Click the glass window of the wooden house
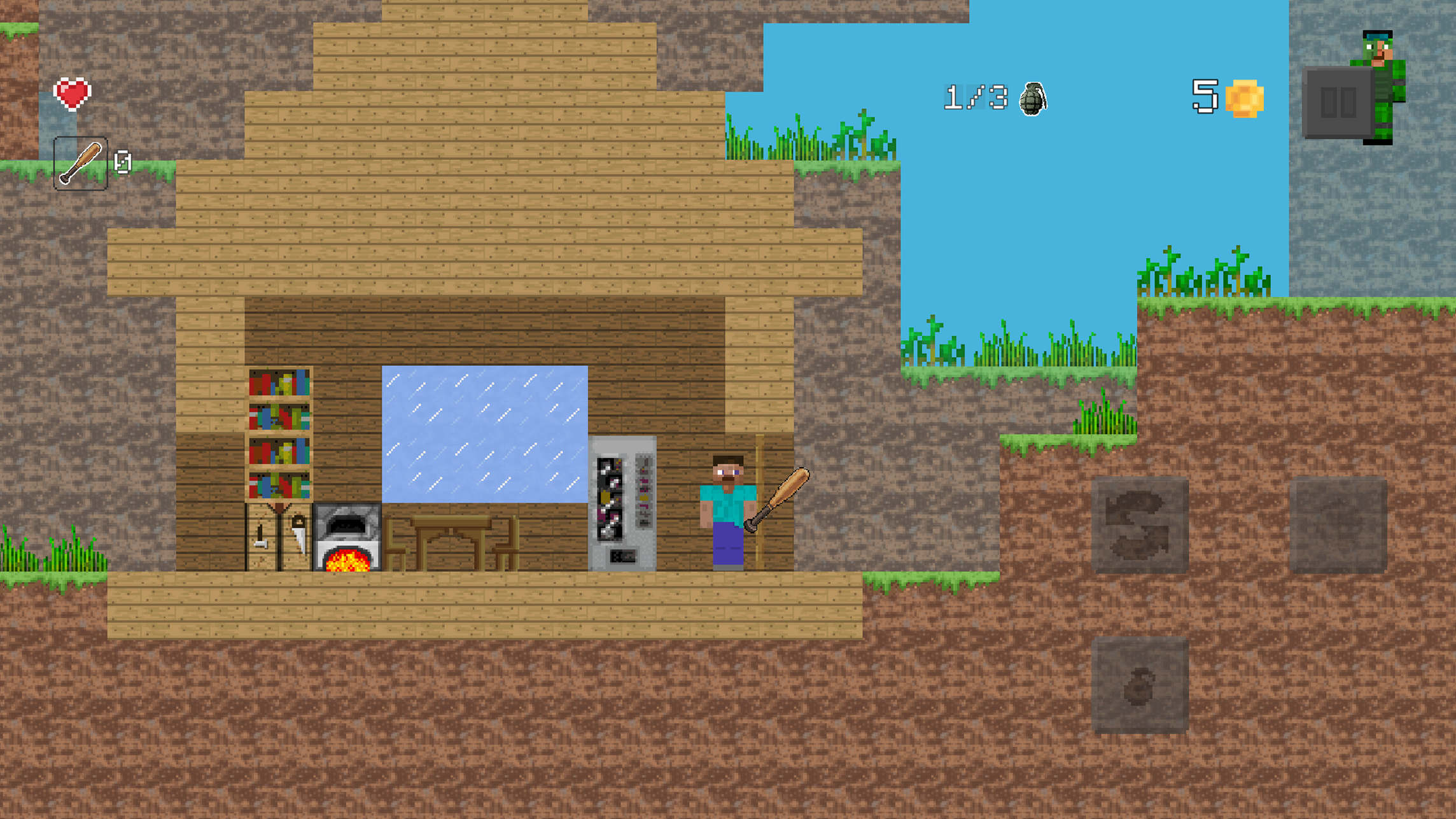 484,433
